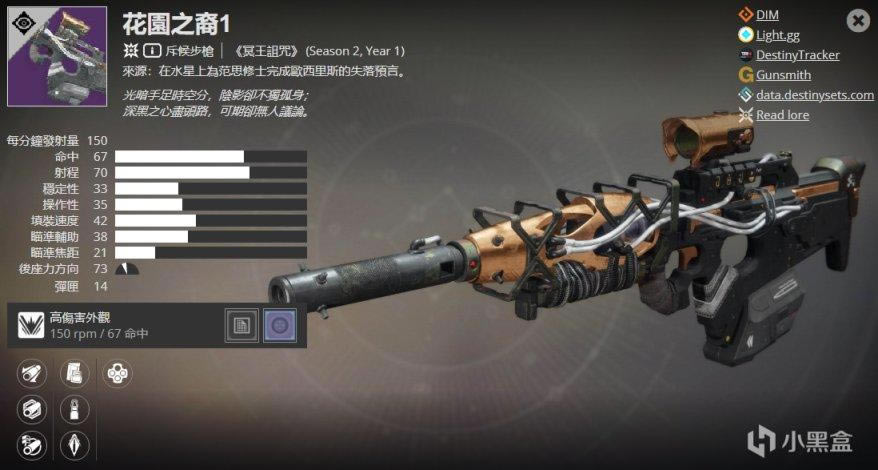Select the 高傷害外觀 intrinsic perk icon

(x=31, y=325)
